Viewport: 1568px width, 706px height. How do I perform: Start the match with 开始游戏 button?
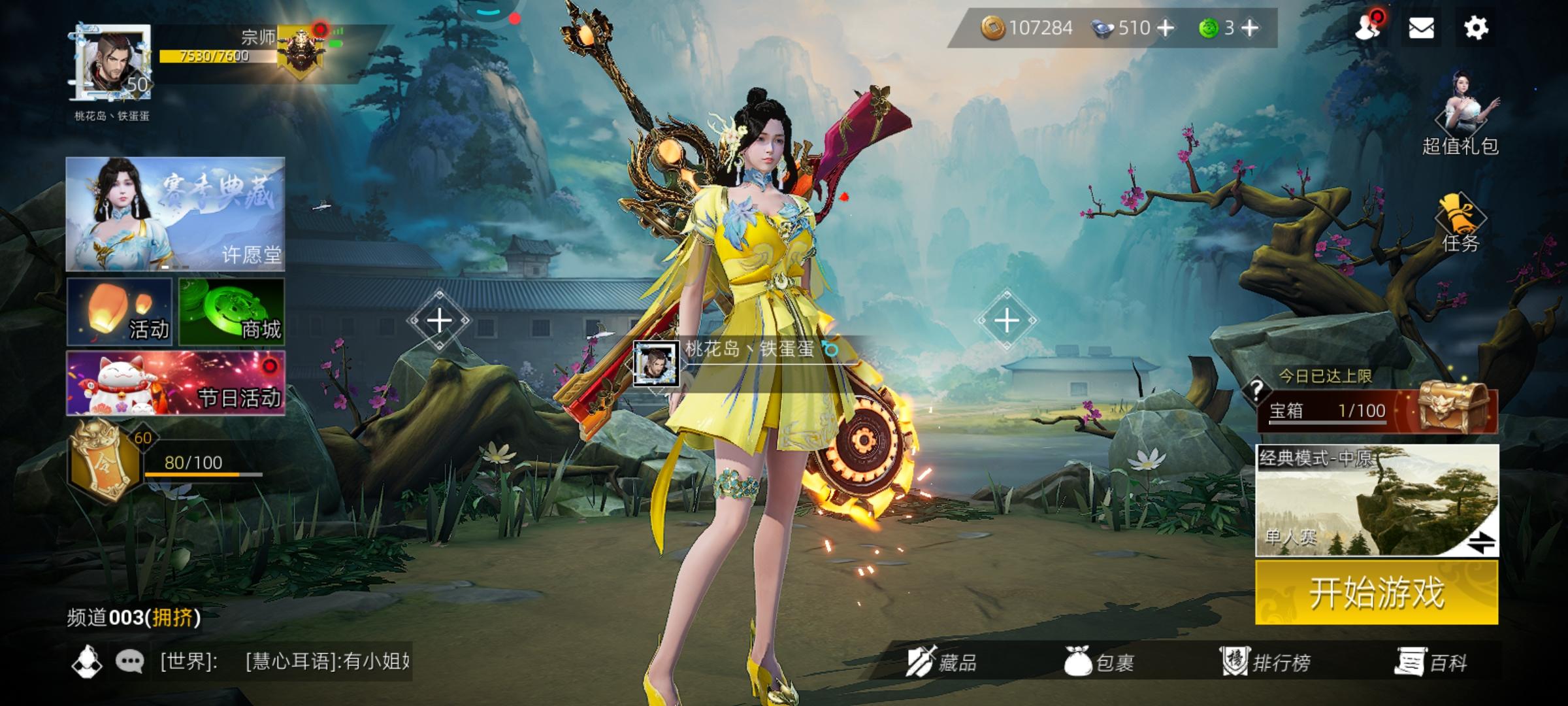click(x=1376, y=593)
